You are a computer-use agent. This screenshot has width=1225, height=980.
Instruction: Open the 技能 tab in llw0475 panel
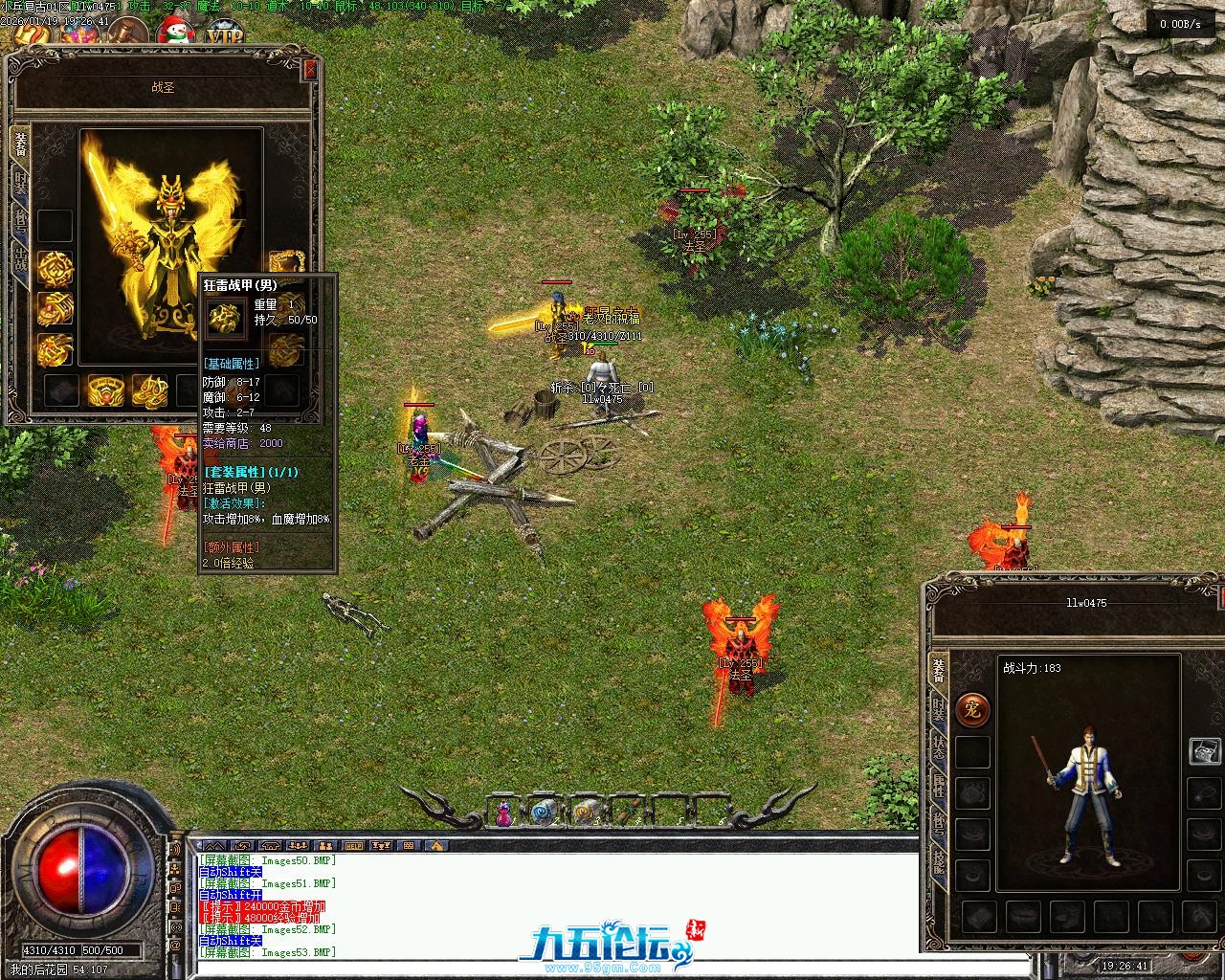click(x=939, y=866)
